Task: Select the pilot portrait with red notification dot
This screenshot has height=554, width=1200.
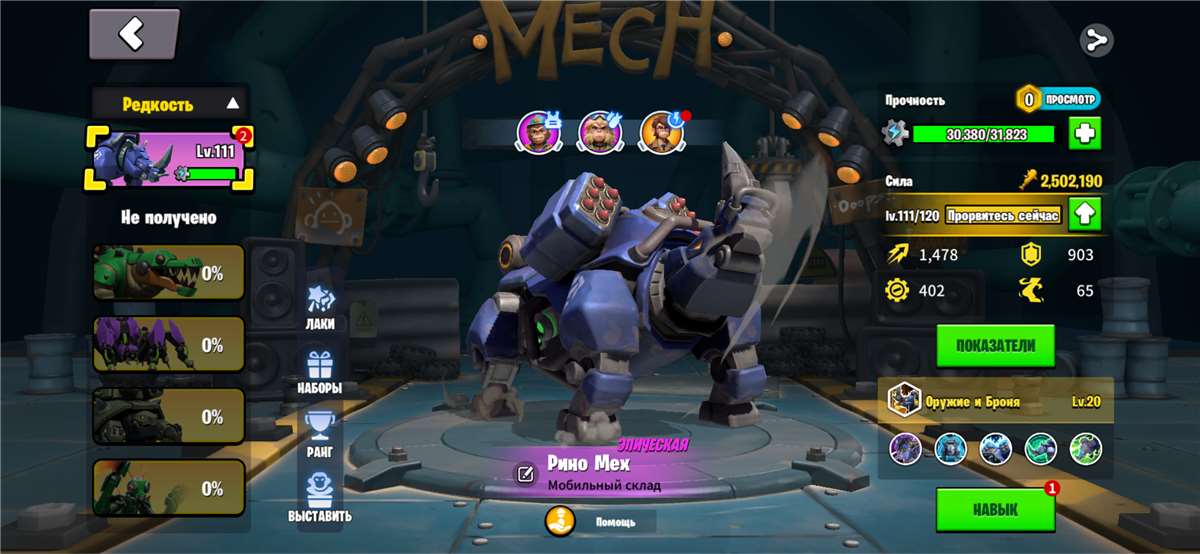Action: click(x=661, y=130)
